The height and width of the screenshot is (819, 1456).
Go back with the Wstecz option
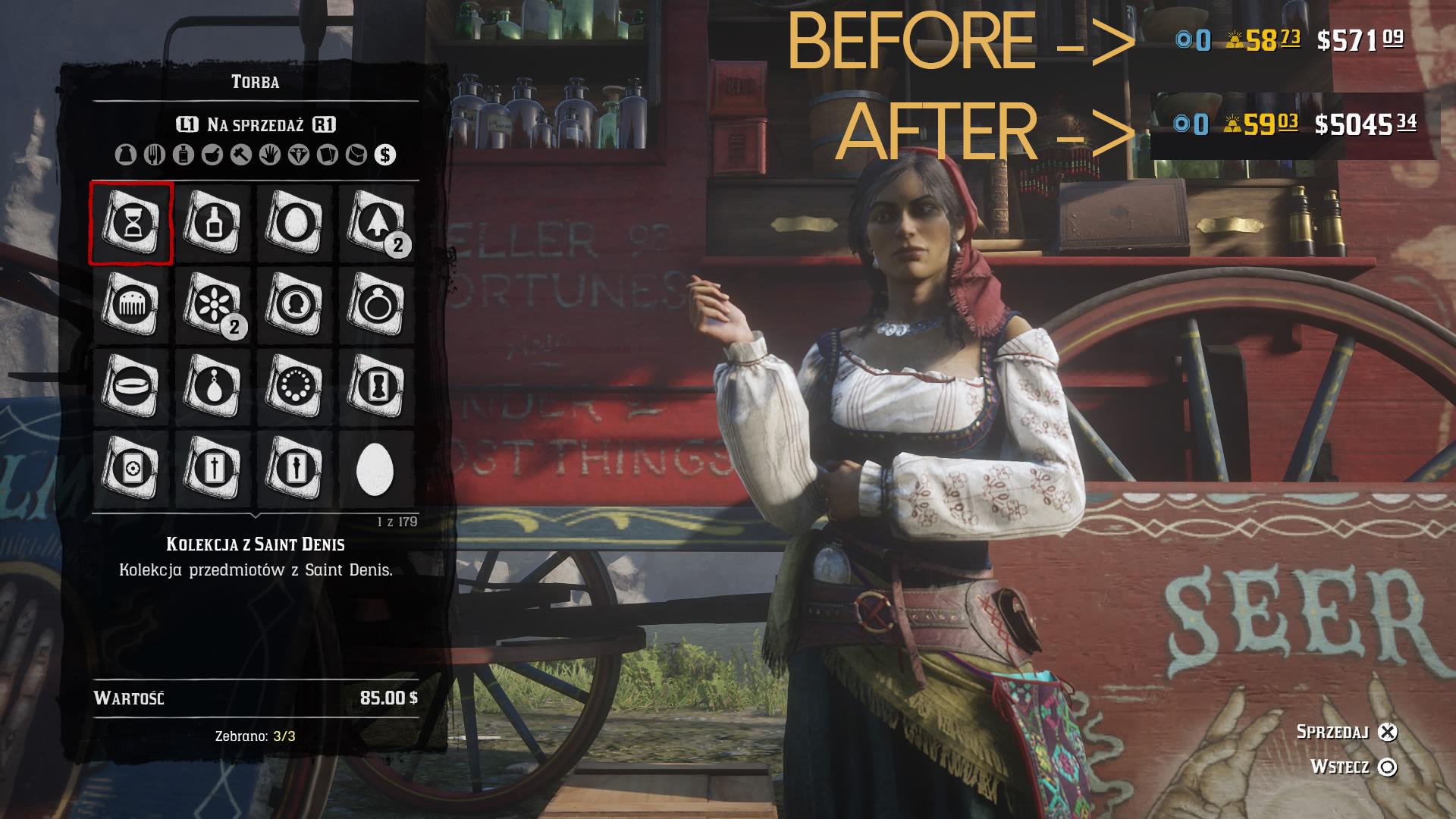click(x=1387, y=767)
